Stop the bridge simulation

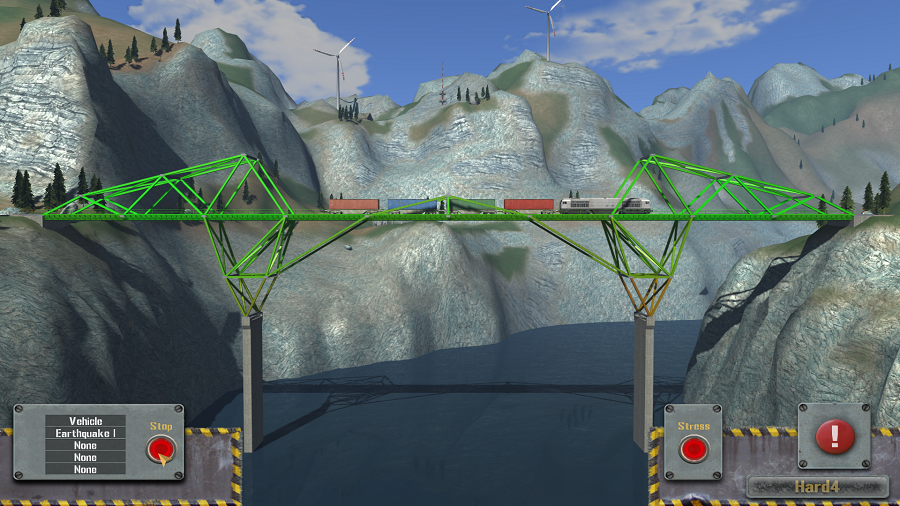[x=160, y=449]
